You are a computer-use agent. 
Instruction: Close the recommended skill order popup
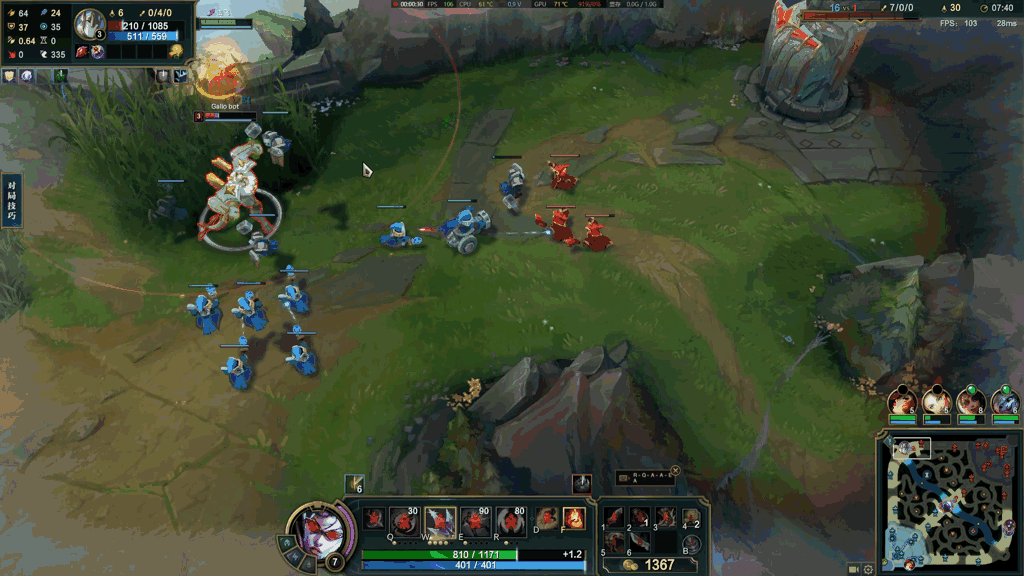pyautogui.click(x=675, y=470)
